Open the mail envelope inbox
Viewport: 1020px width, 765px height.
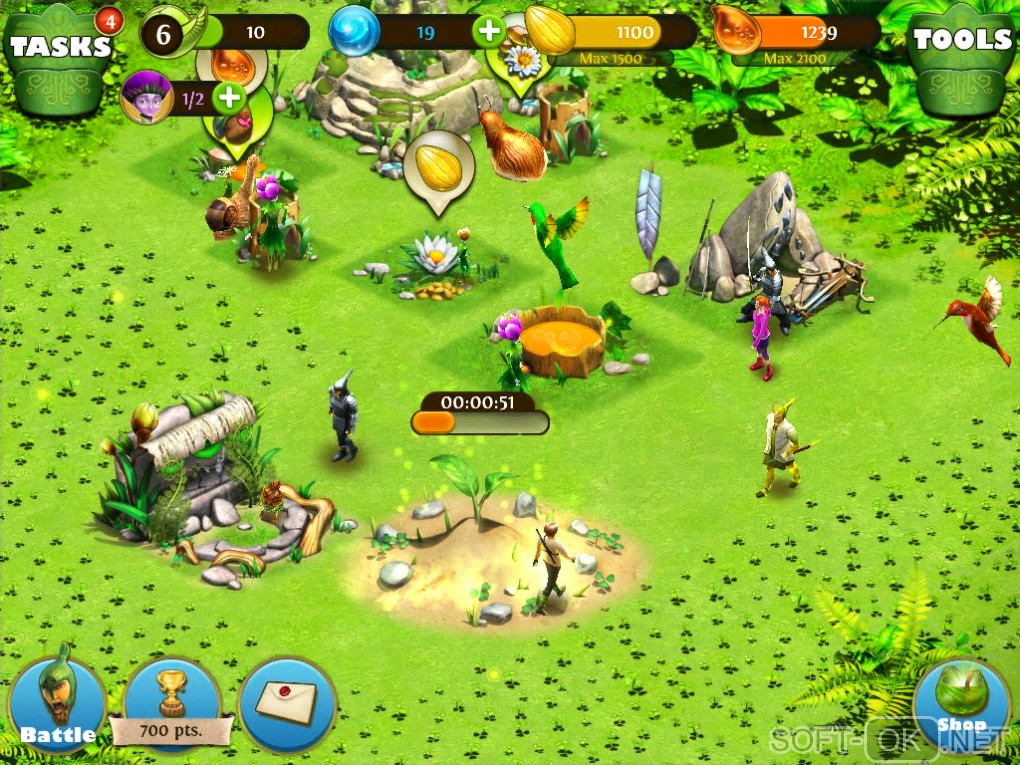click(x=288, y=702)
